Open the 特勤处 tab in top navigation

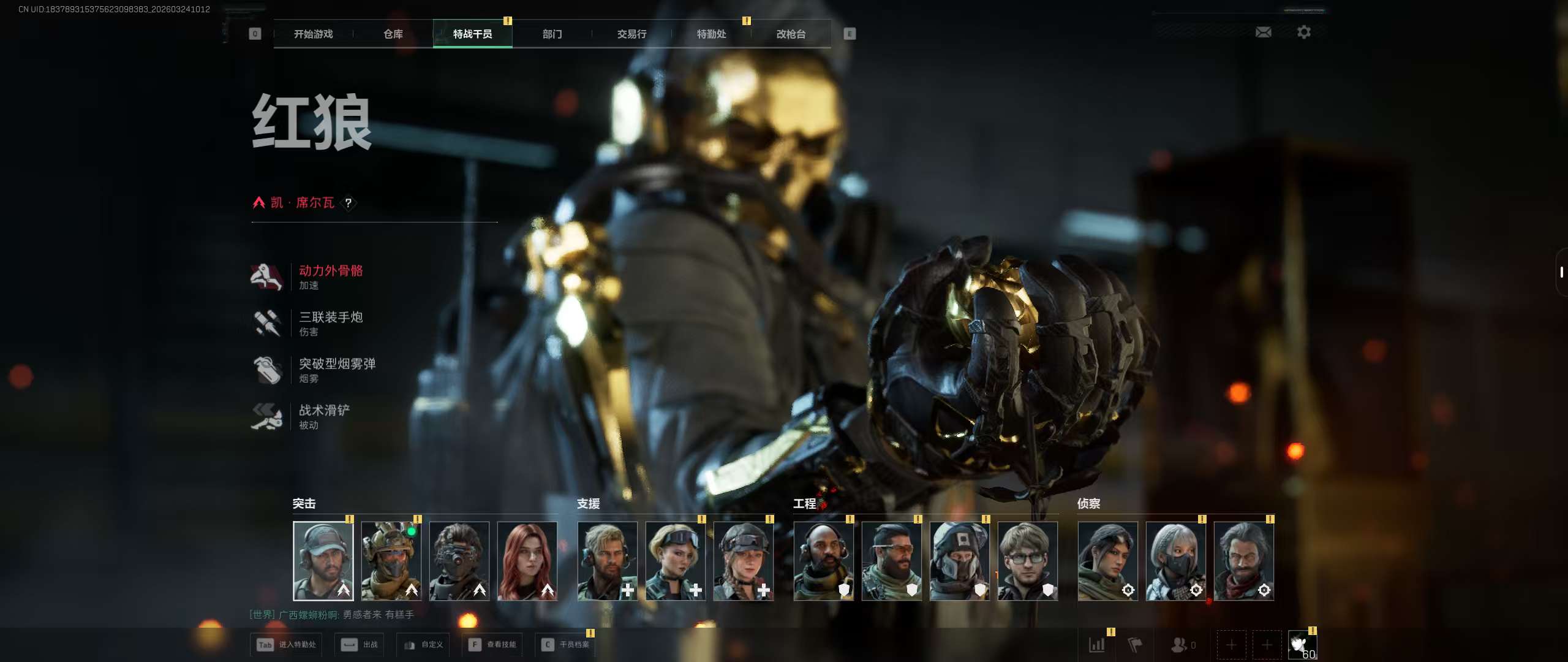[x=711, y=34]
